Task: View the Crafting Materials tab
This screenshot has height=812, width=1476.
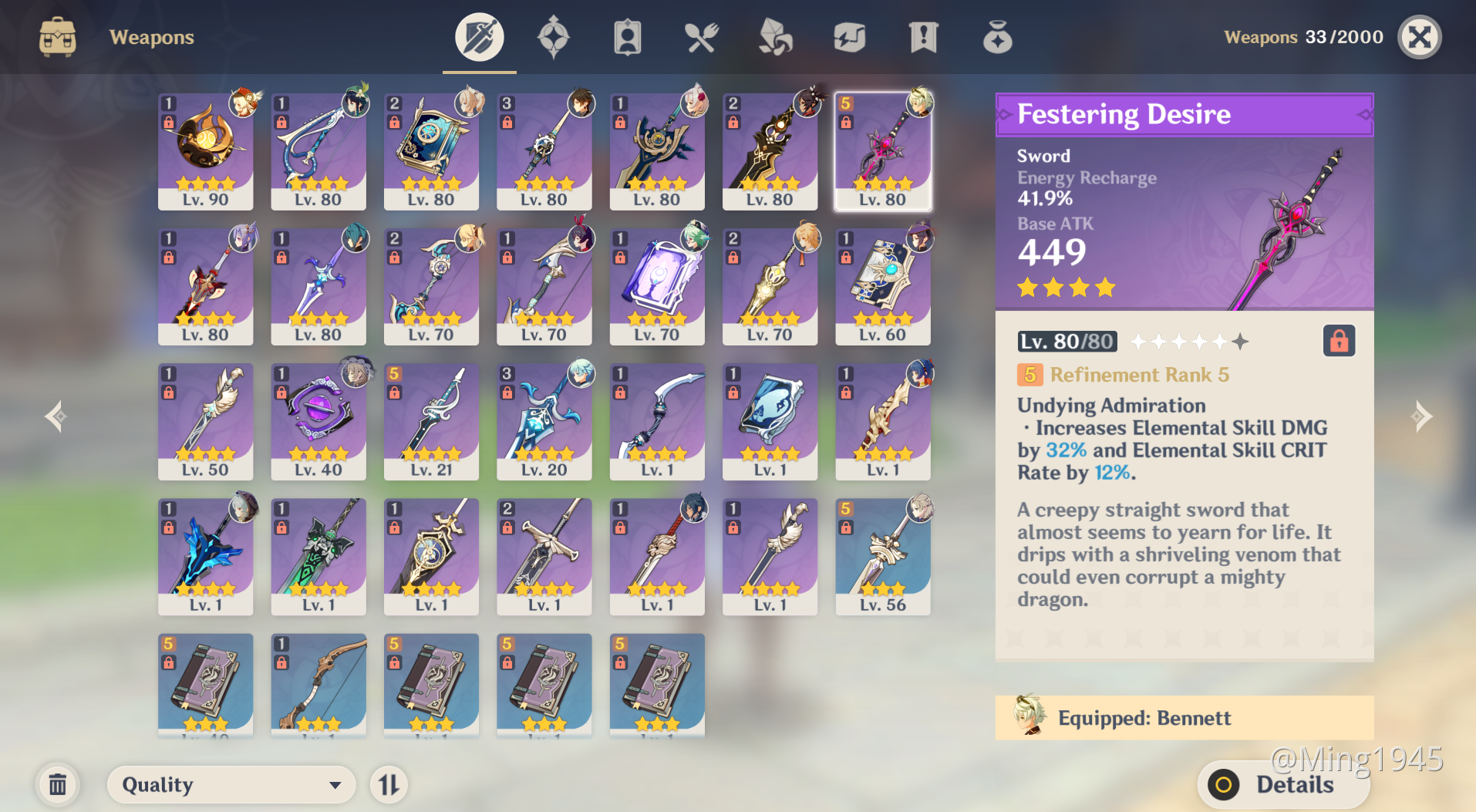Action: pyautogui.click(x=774, y=36)
